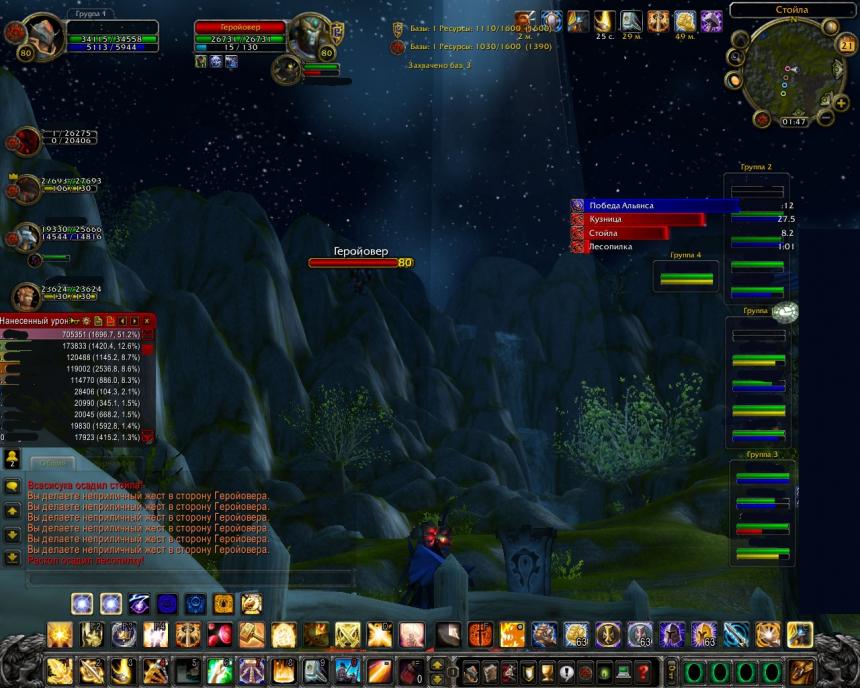The width and height of the screenshot is (860, 688).
Task: Switch damage meter to next mode arrow
Action: coord(135,320)
